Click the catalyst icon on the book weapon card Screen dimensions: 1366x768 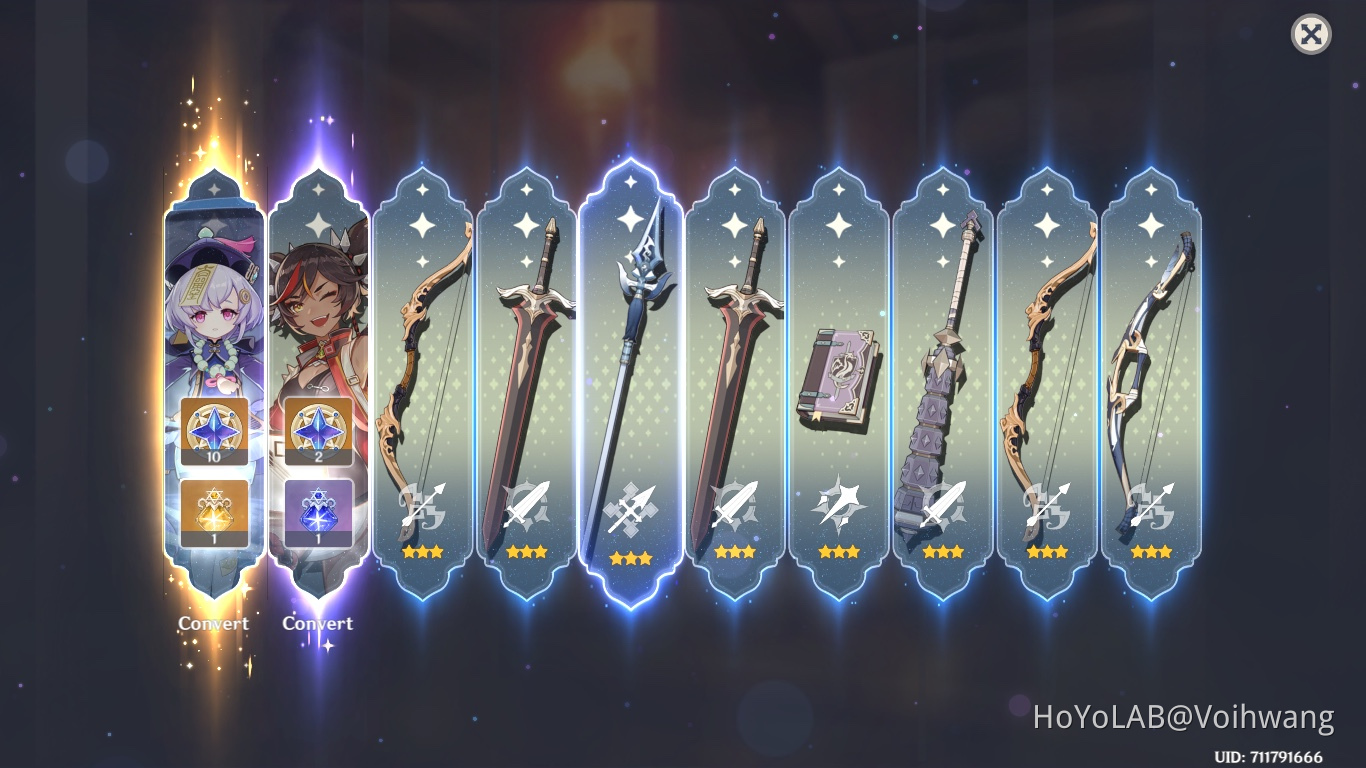point(838,505)
